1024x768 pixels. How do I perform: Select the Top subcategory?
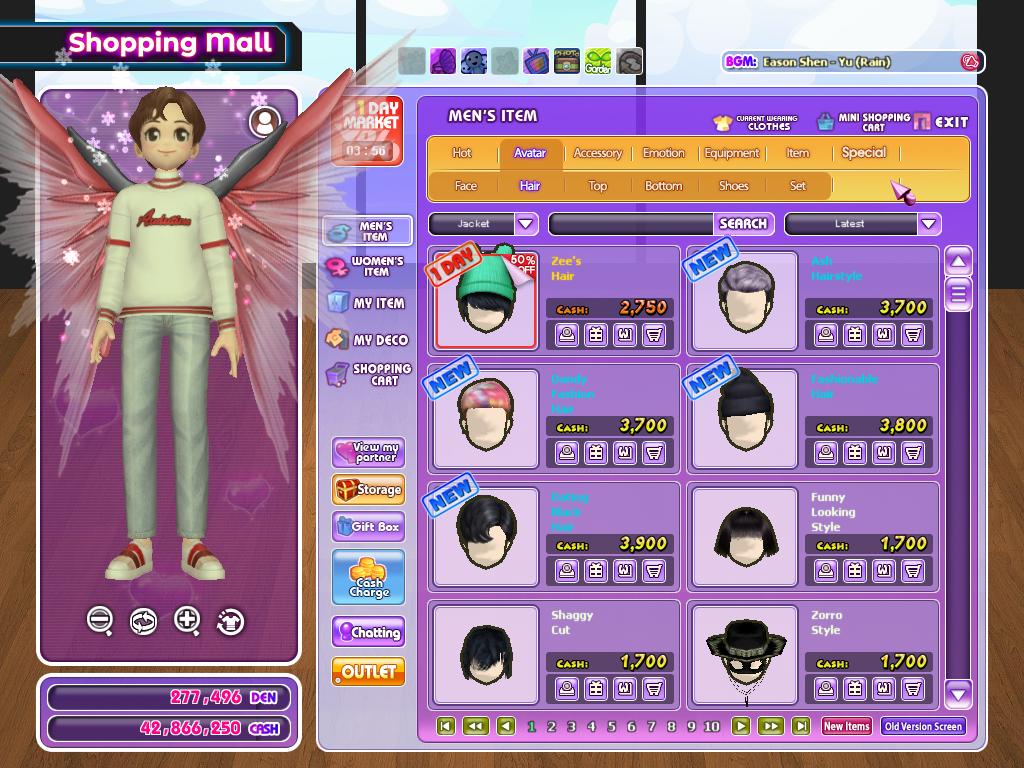pyautogui.click(x=597, y=186)
